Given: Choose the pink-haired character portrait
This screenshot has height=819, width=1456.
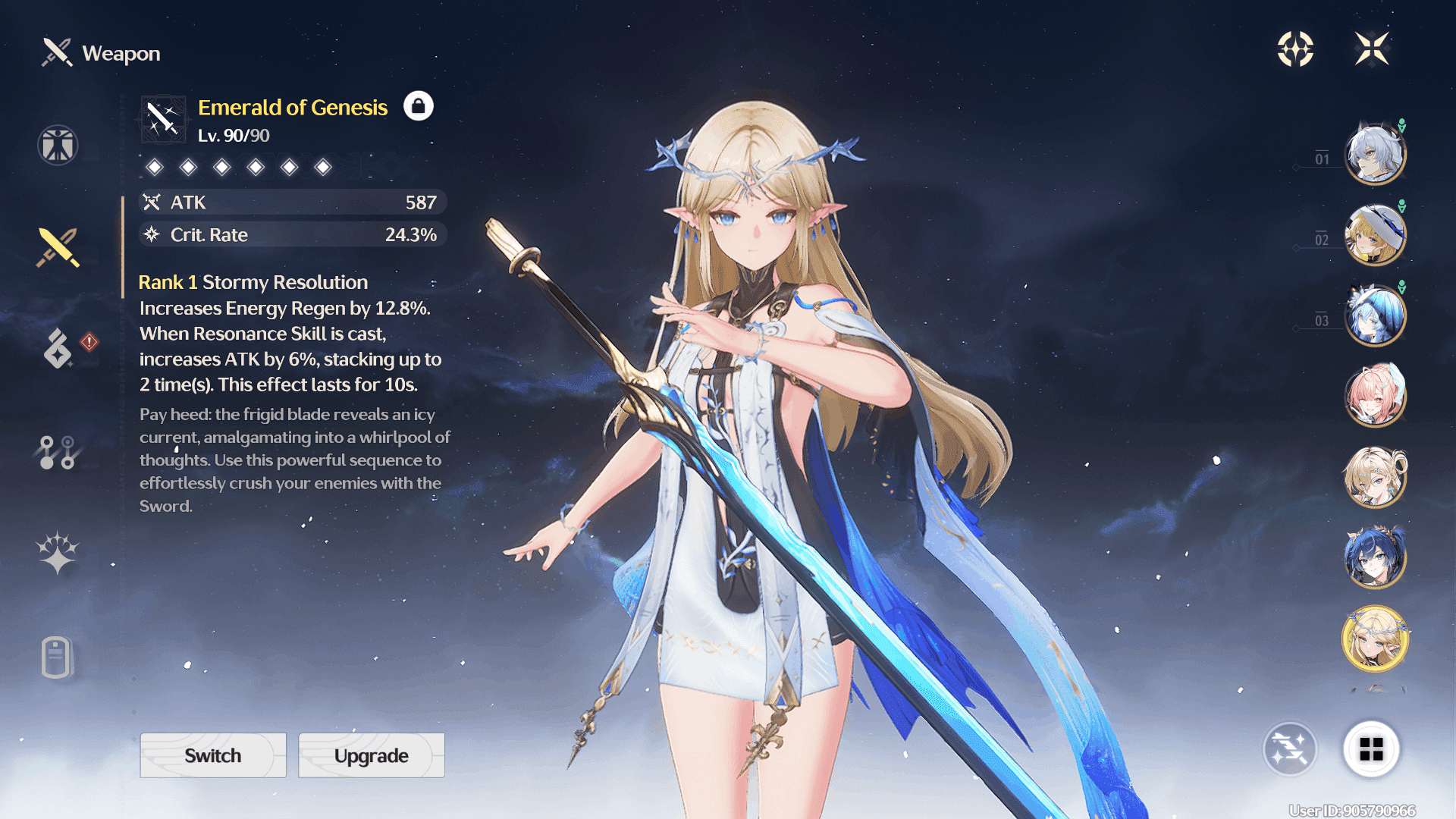Looking at the screenshot, I should [1375, 396].
